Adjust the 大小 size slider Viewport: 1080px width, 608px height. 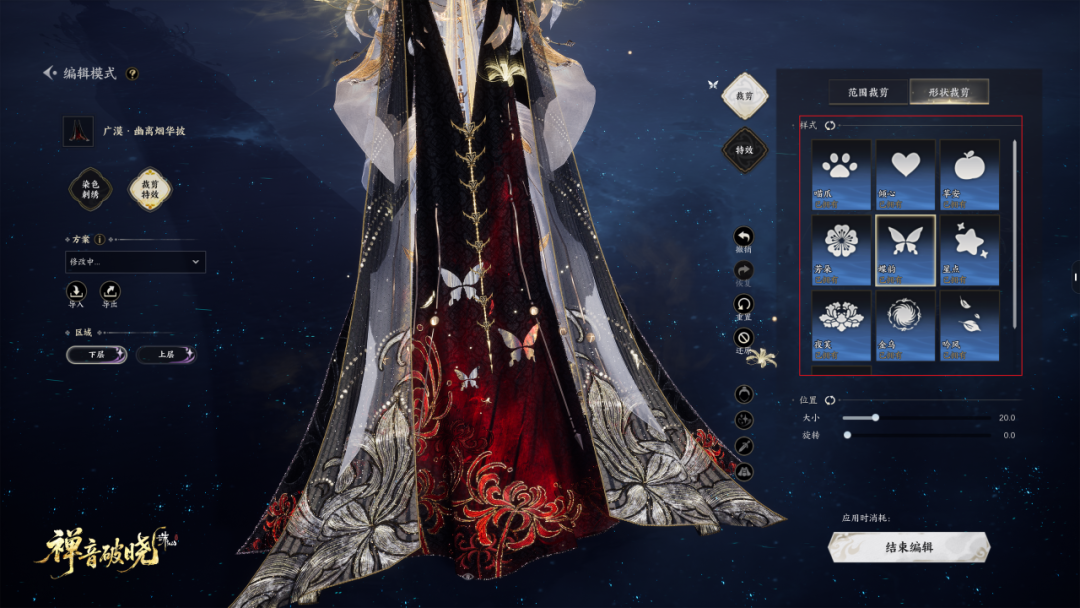pyautogui.click(x=875, y=418)
